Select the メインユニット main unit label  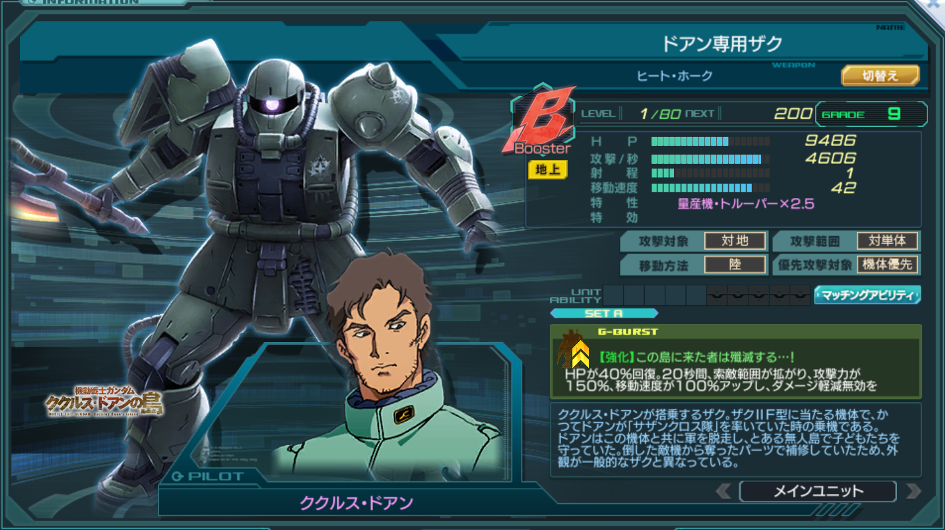pos(817,491)
